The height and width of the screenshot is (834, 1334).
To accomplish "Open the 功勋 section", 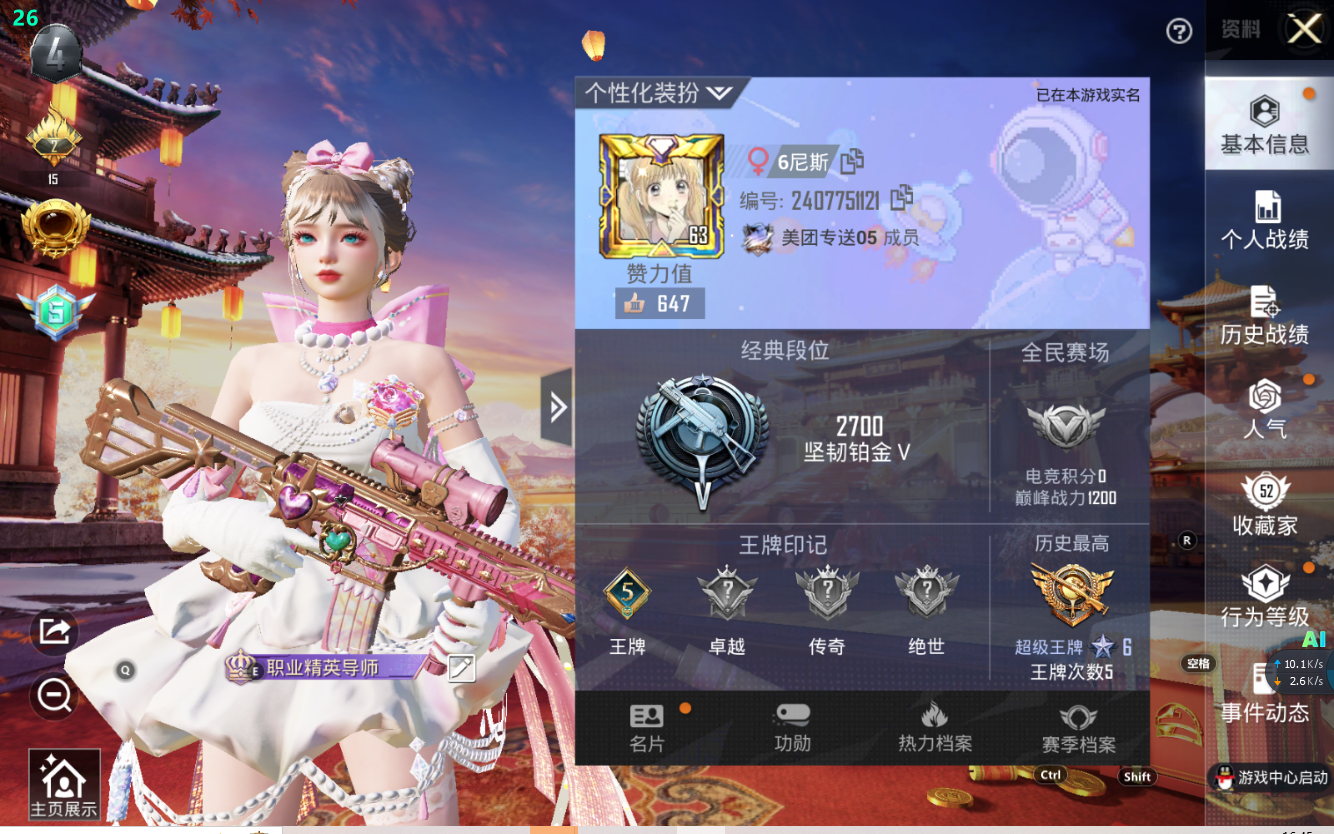I will coord(792,728).
